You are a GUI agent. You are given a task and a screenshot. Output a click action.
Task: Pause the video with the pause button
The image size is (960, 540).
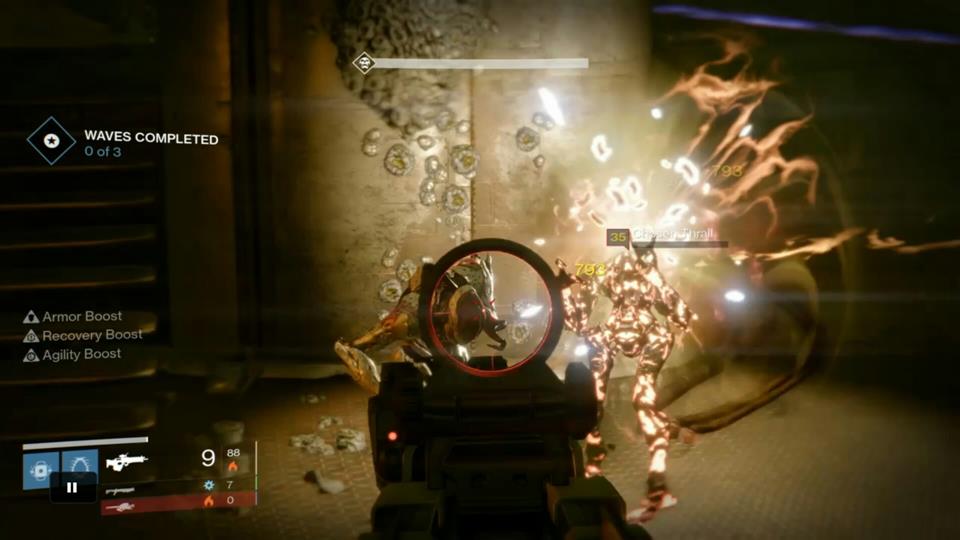click(x=73, y=488)
